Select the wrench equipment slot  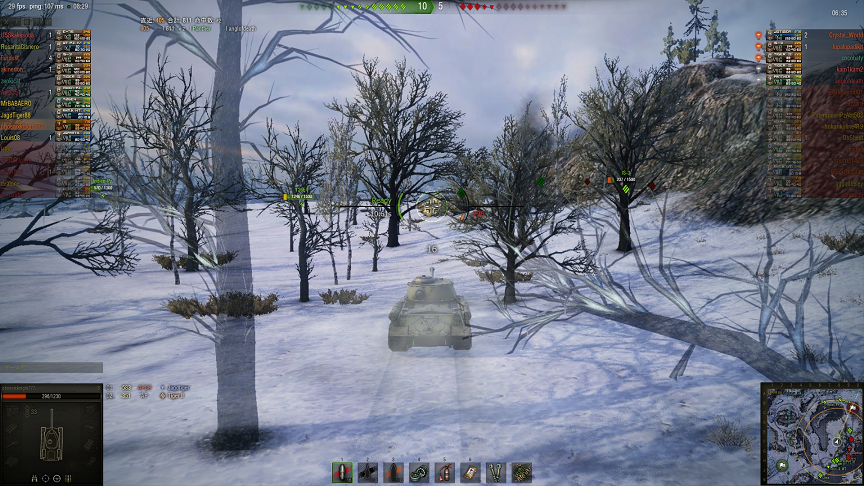tap(496, 472)
